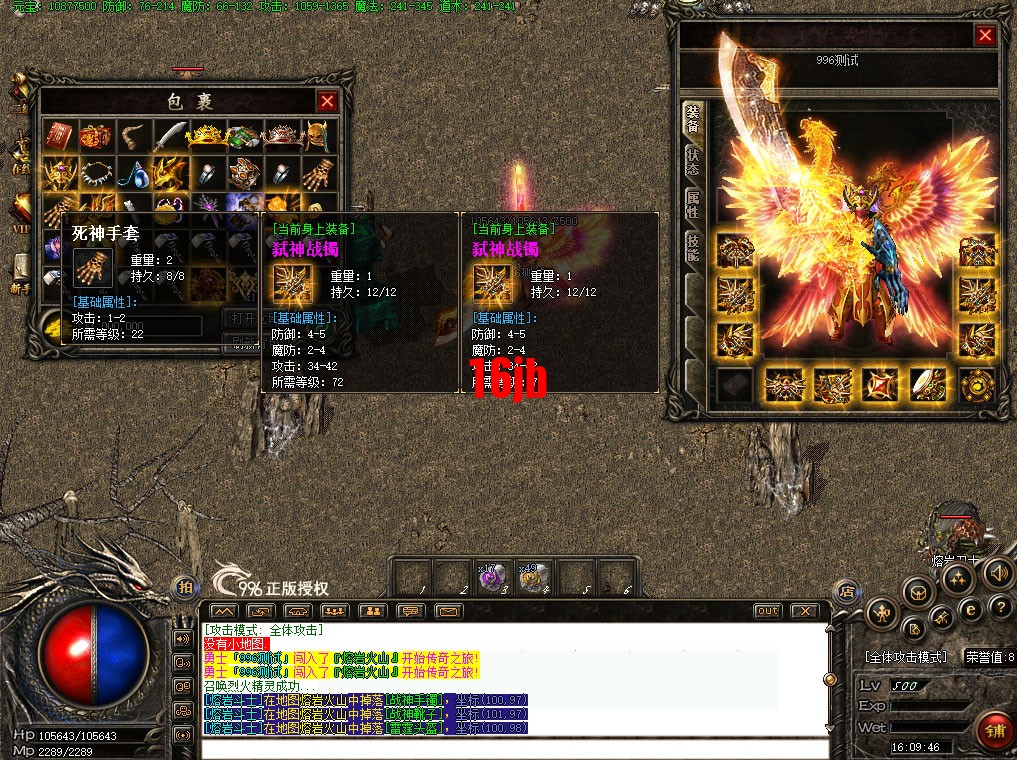Open the 店 shop button
1017x760 pixels.
click(846, 589)
